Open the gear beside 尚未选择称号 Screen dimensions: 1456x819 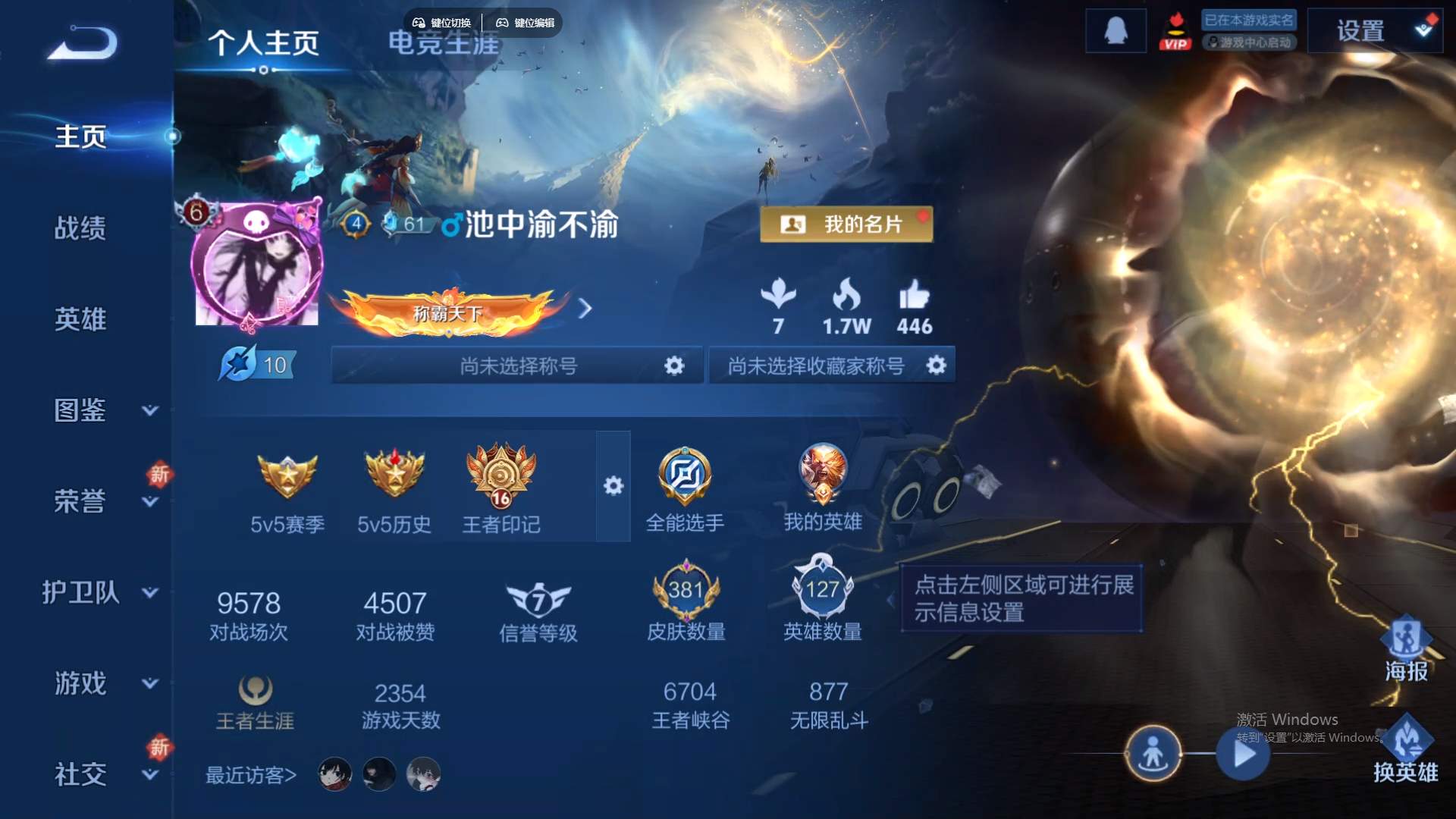click(x=673, y=365)
